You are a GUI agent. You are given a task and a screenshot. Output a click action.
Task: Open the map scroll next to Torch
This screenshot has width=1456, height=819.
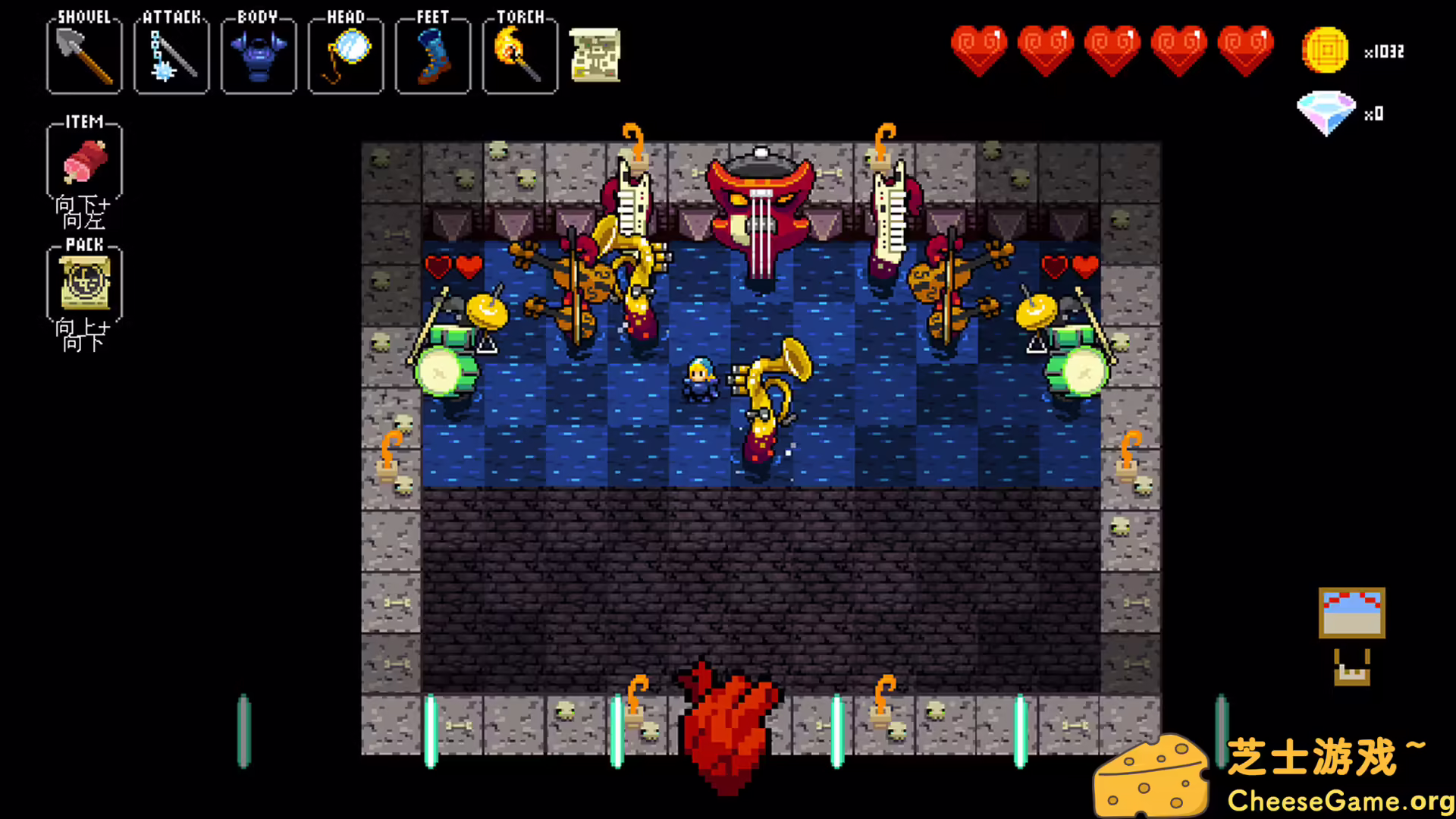tap(595, 55)
